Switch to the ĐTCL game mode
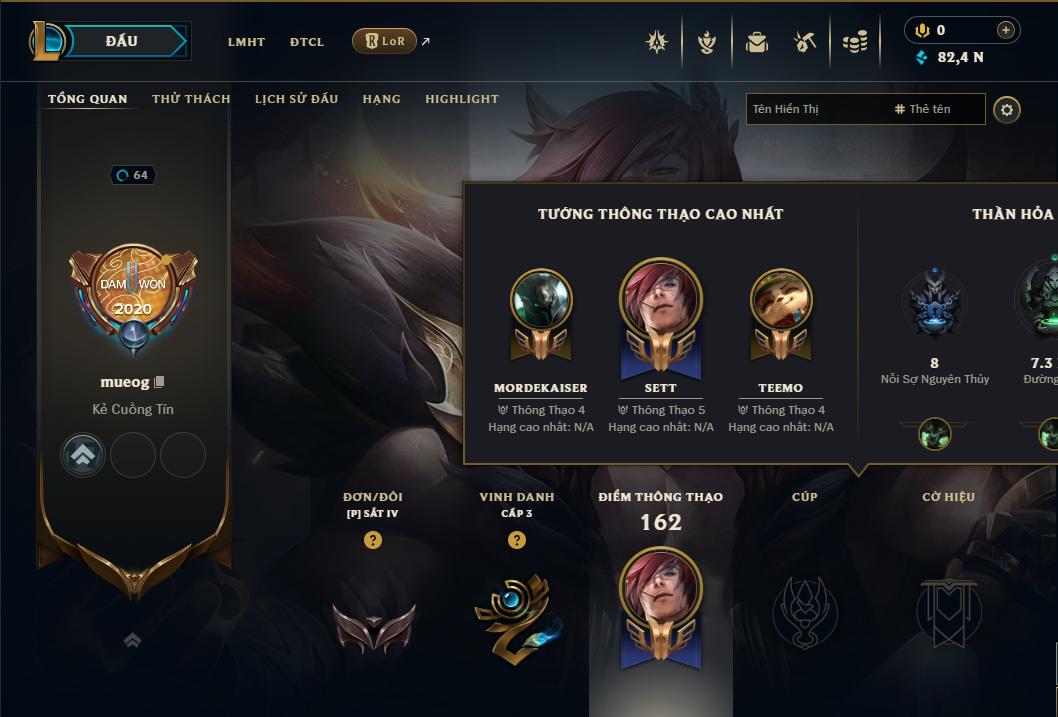This screenshot has height=717, width=1058. pyautogui.click(x=307, y=42)
